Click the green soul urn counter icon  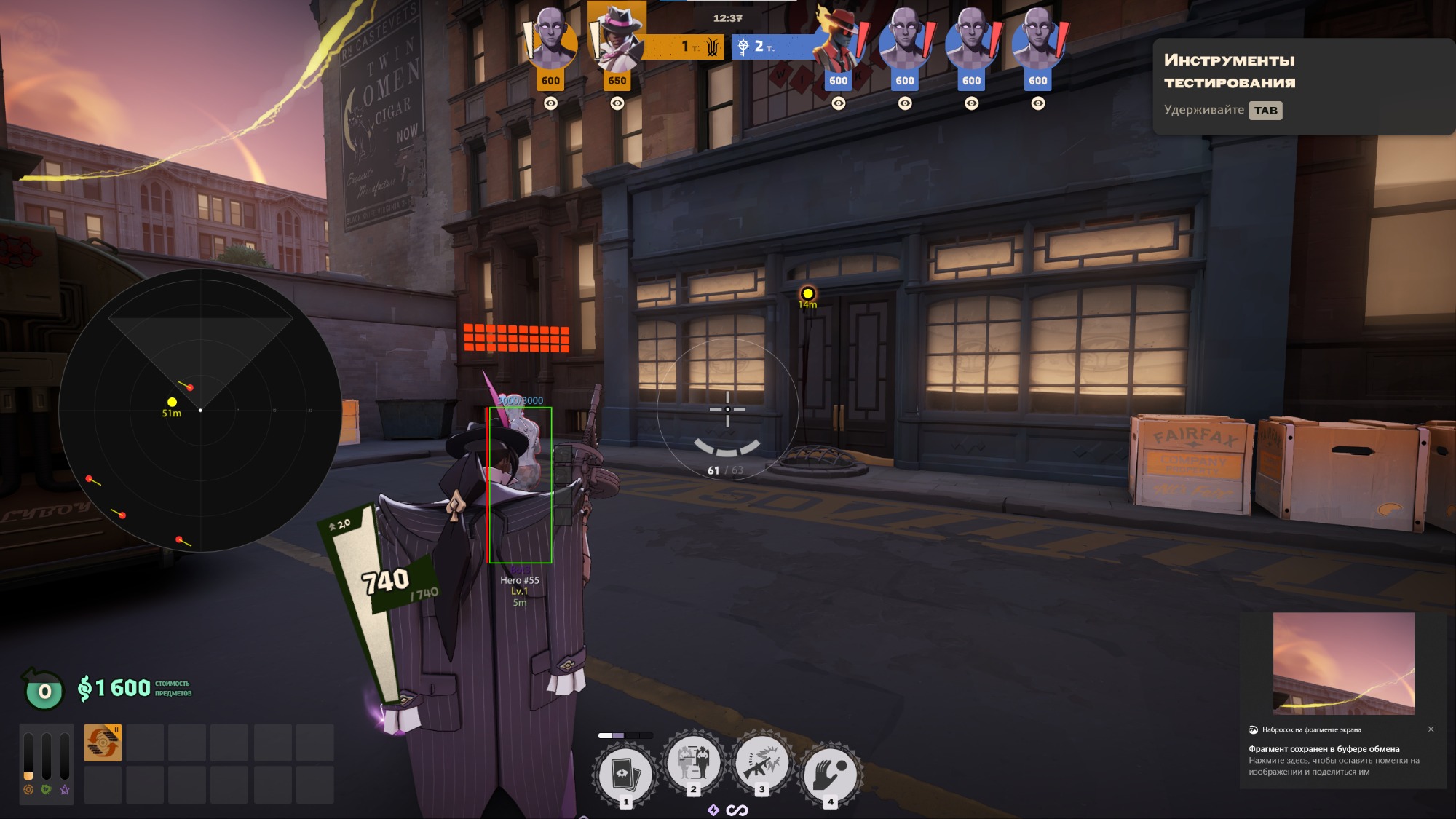[x=44, y=690]
